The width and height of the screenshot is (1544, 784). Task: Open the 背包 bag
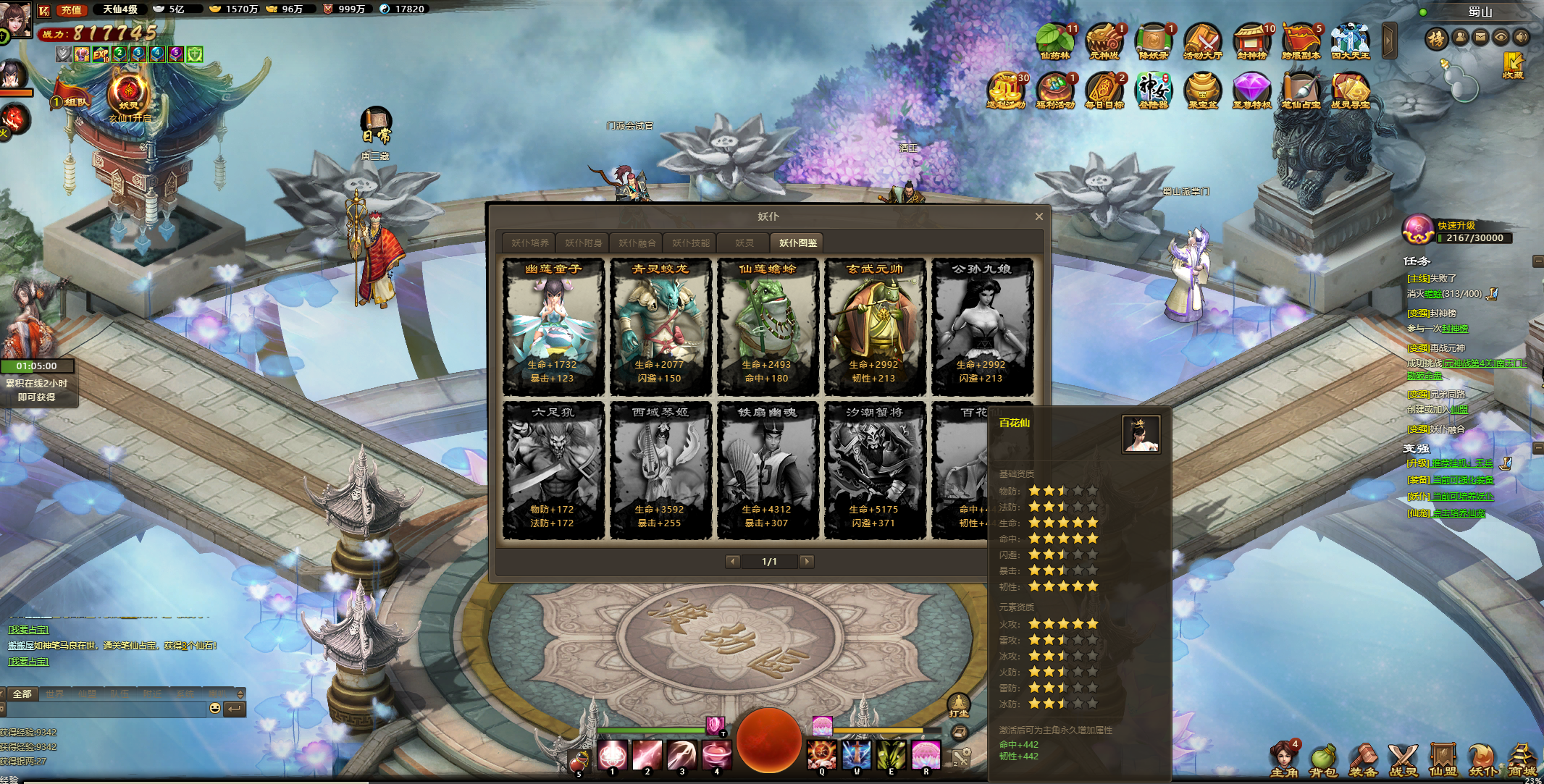tap(1323, 761)
